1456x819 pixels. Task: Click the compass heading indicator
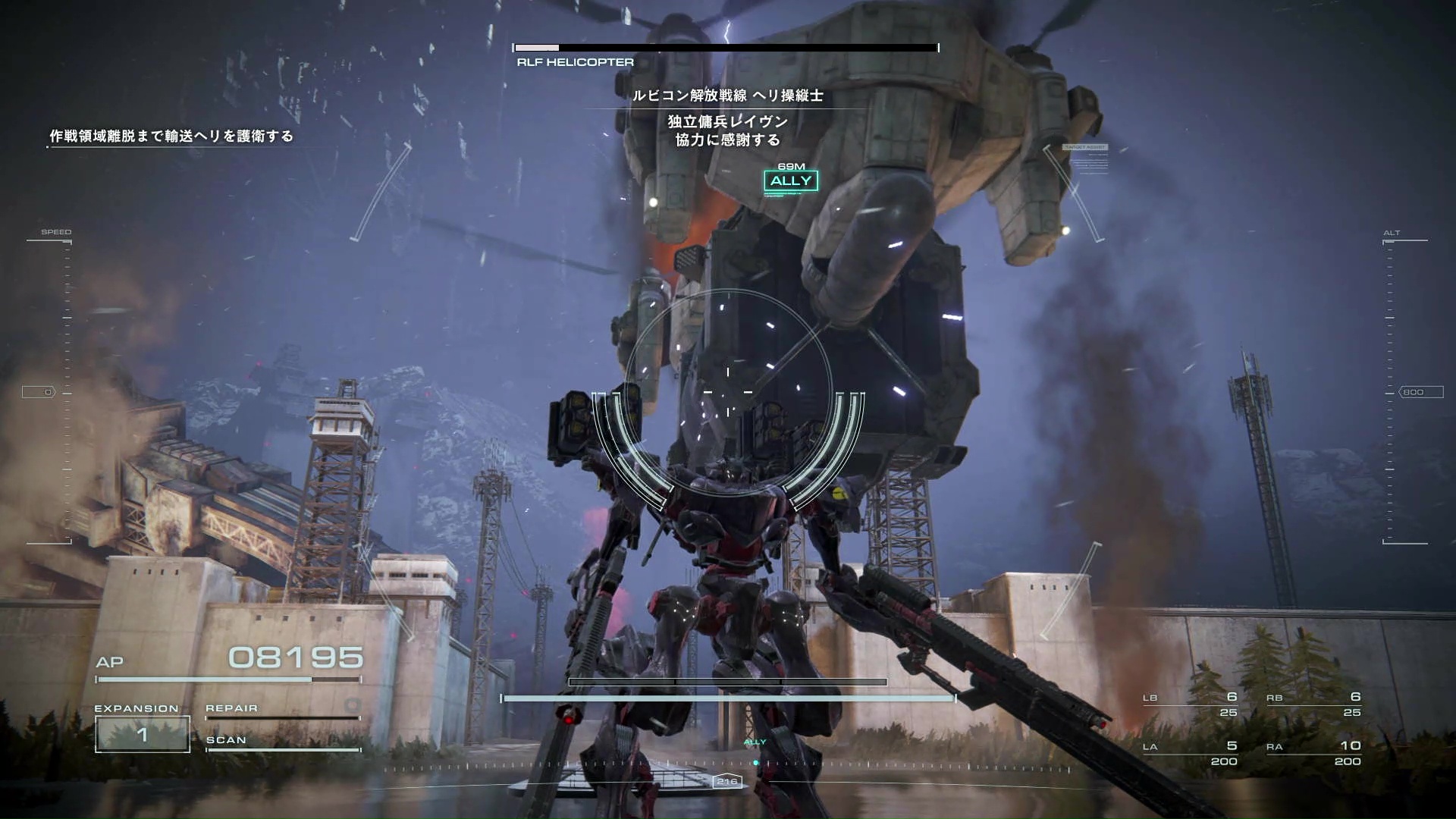(726, 781)
